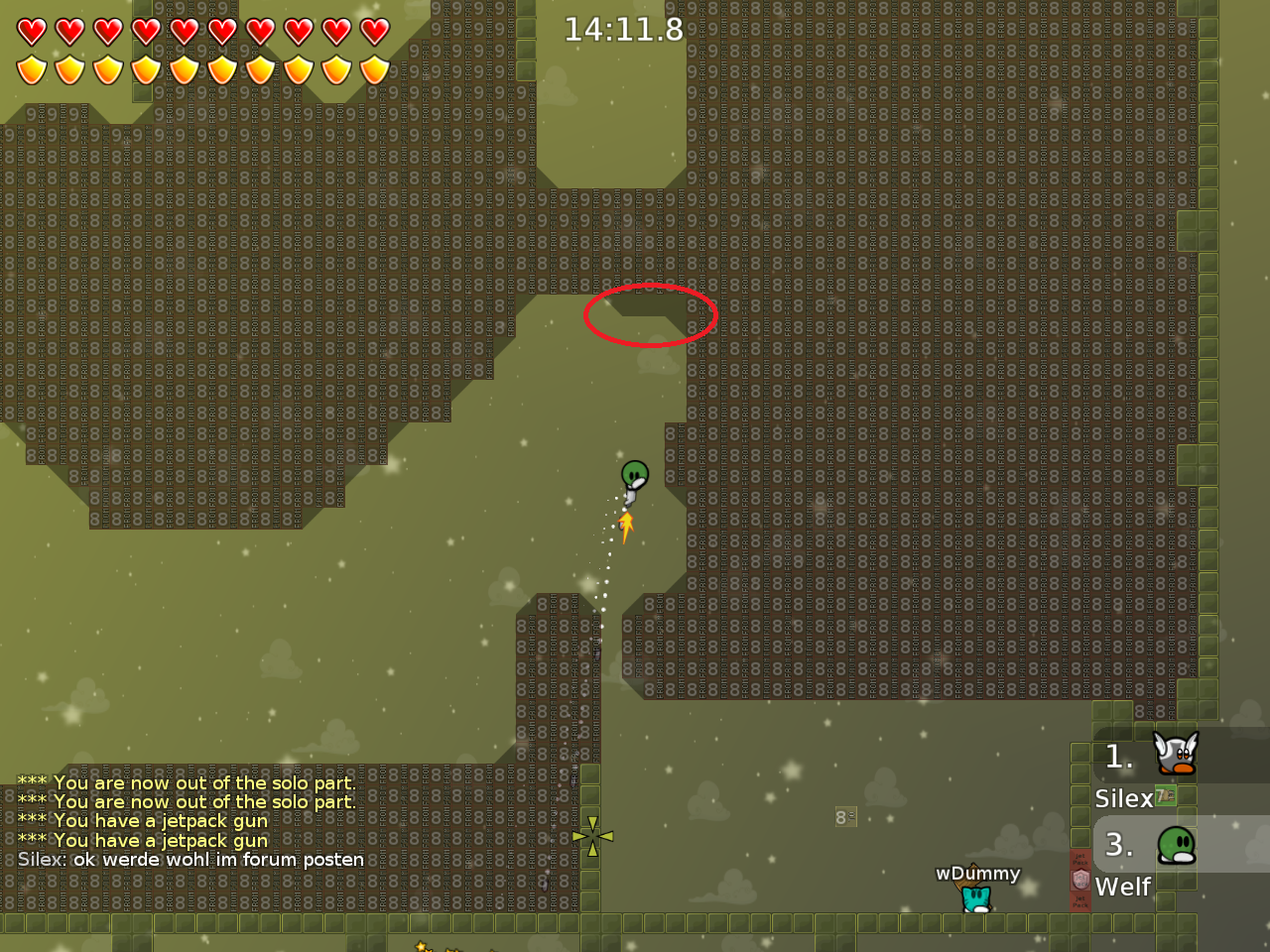The width and height of the screenshot is (1270, 952).
Task: Click the Silex name in the scoreboard
Action: tap(1123, 798)
